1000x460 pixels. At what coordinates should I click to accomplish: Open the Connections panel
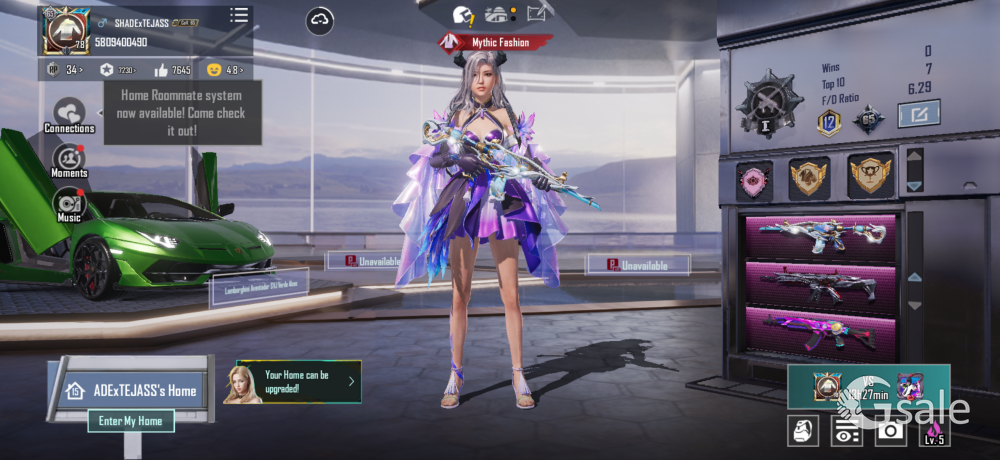(x=69, y=114)
